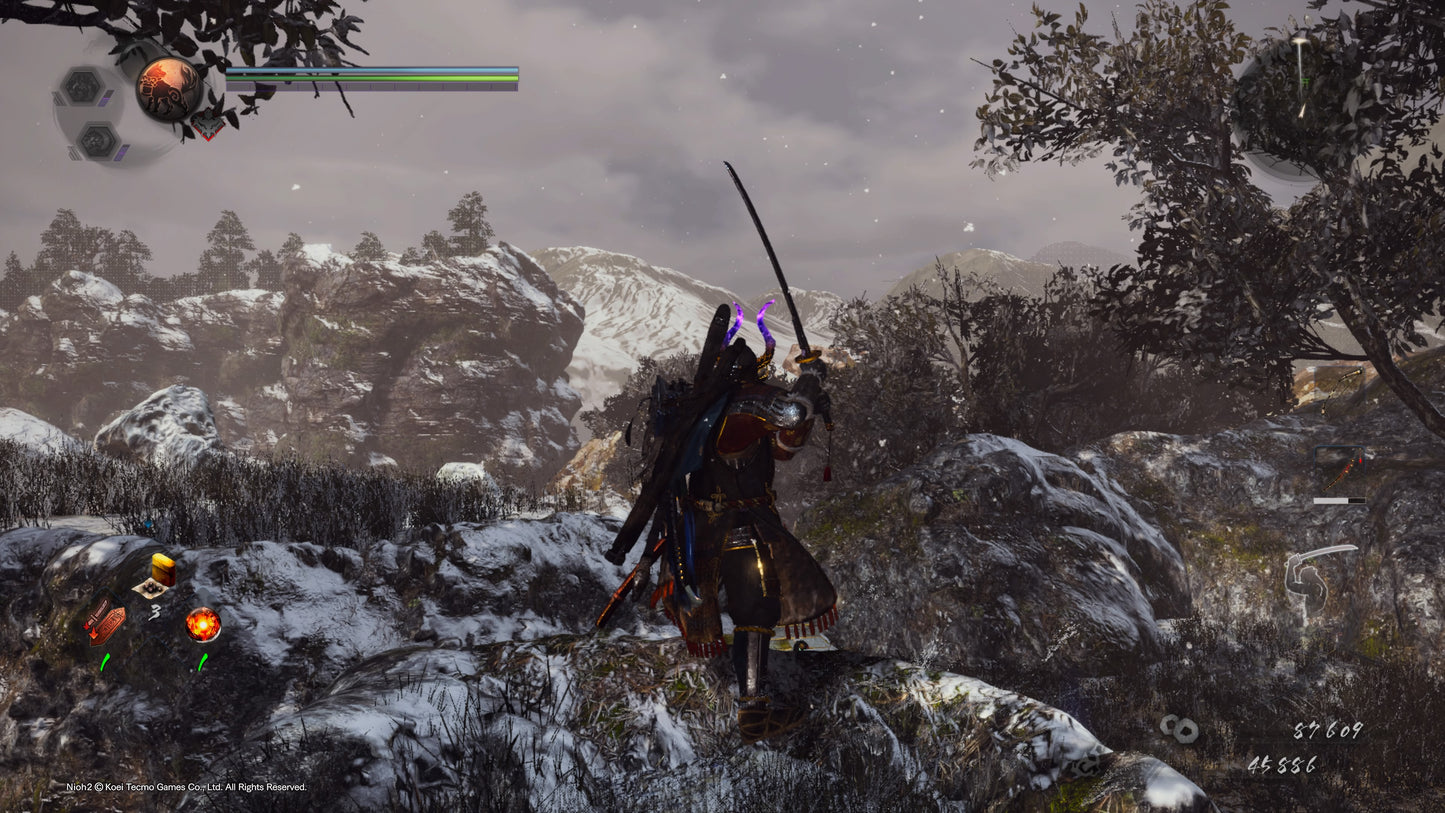Open the equipped ranged weapon panel
The height and width of the screenshot is (813, 1445).
pyautogui.click(x=1340, y=460)
